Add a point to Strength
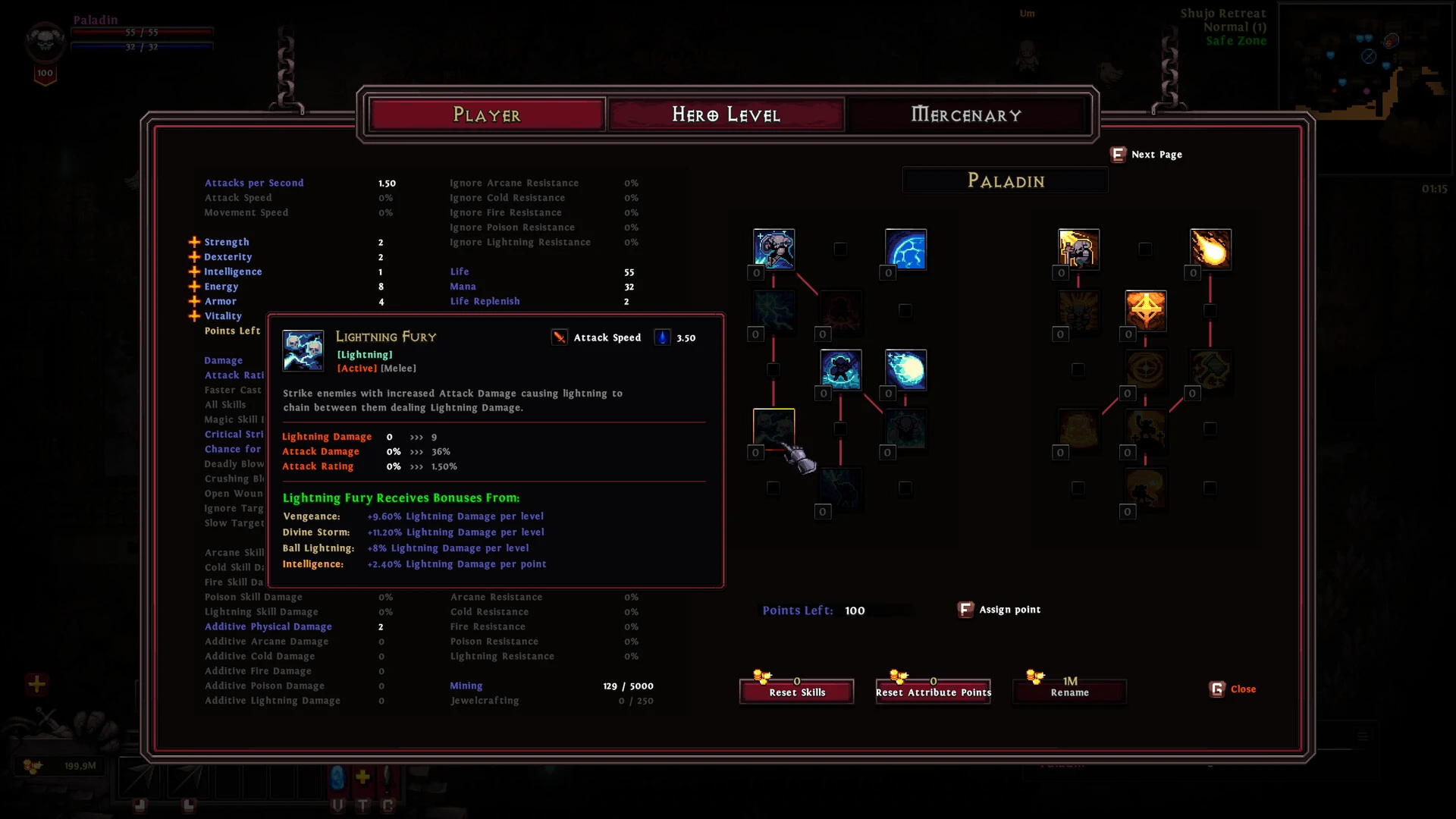This screenshot has width=1456, height=819. point(194,242)
